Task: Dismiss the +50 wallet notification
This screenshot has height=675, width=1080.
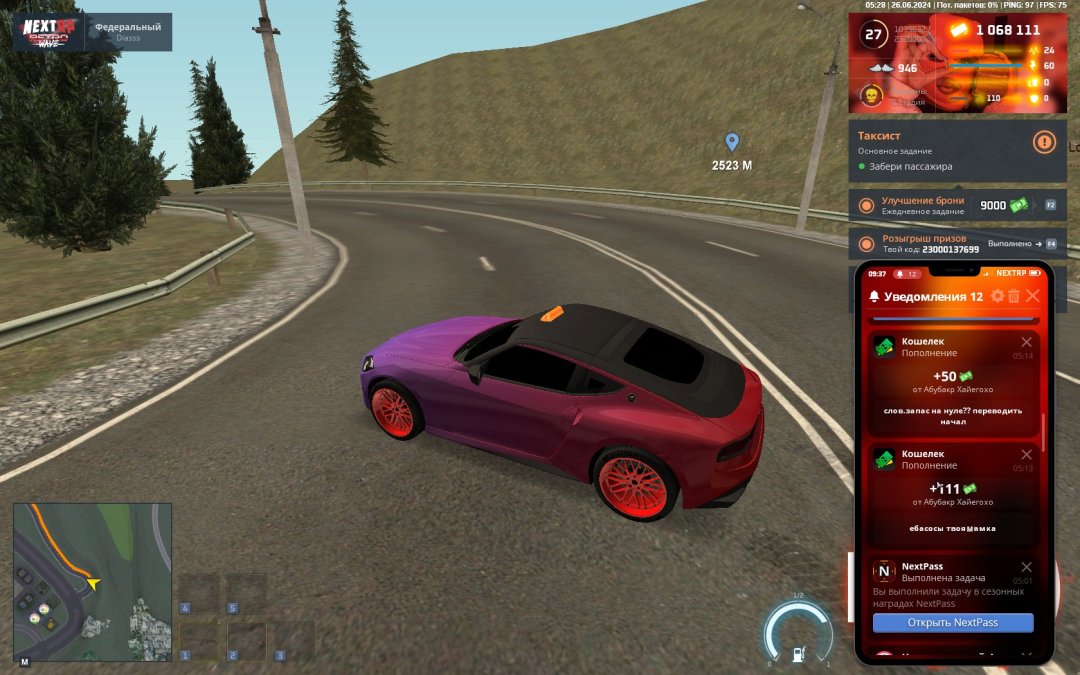Action: pyautogui.click(x=1026, y=342)
